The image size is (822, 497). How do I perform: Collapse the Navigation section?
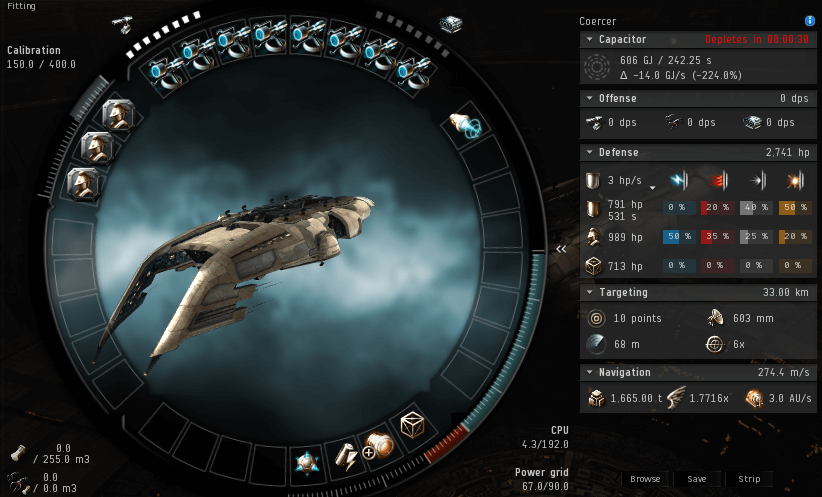coord(590,372)
